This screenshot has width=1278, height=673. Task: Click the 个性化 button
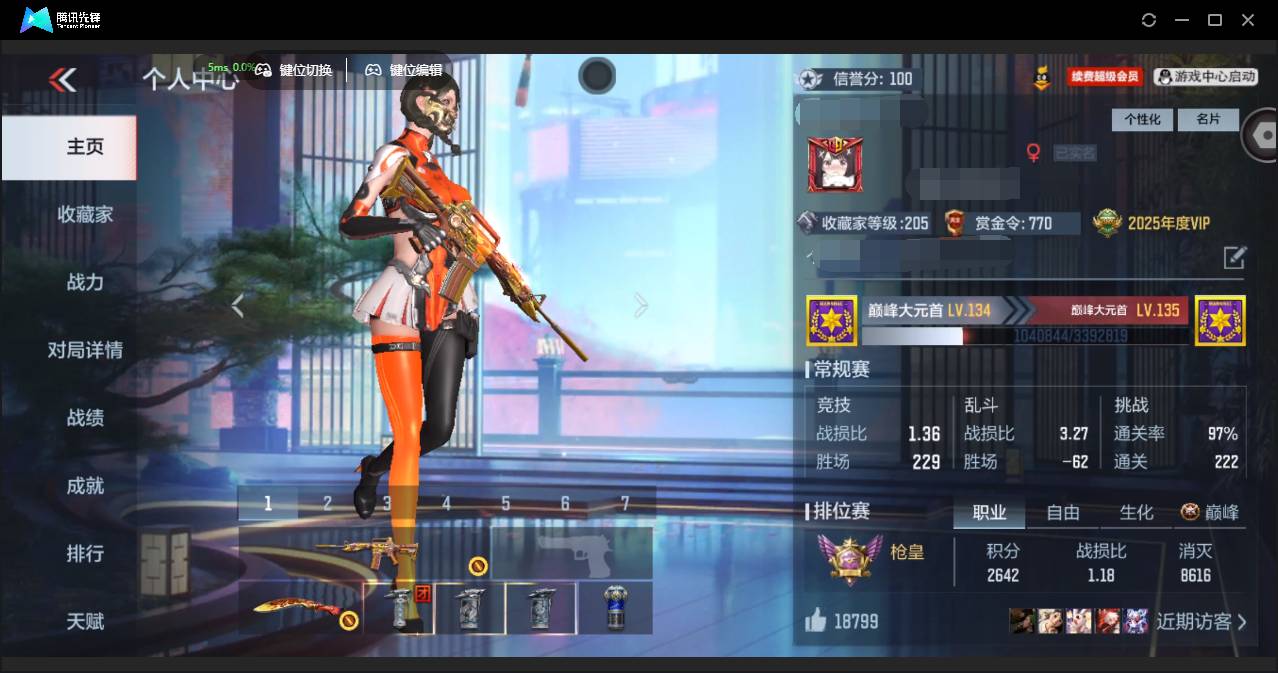[x=1142, y=120]
